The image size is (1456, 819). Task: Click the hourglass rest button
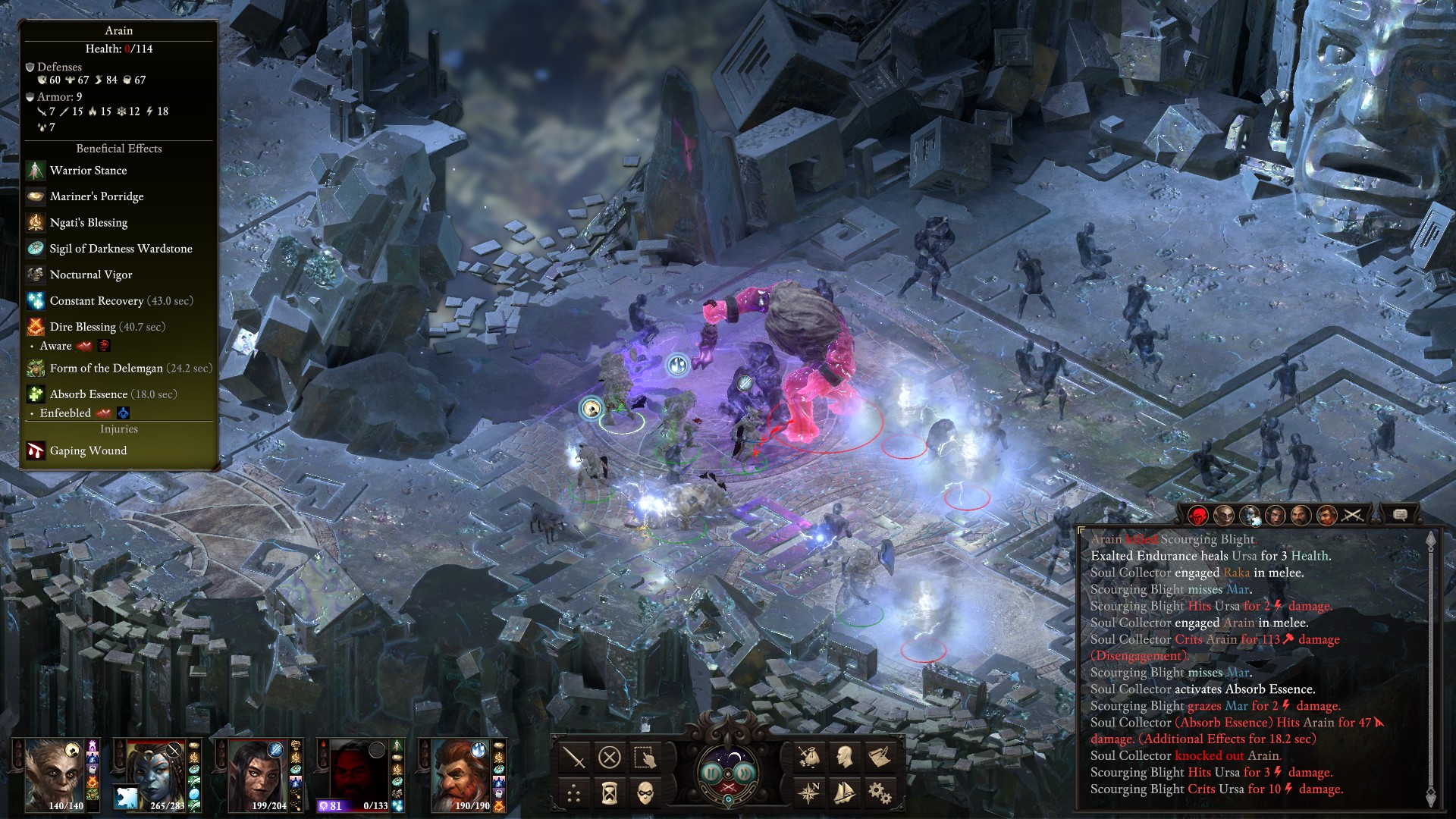610,793
